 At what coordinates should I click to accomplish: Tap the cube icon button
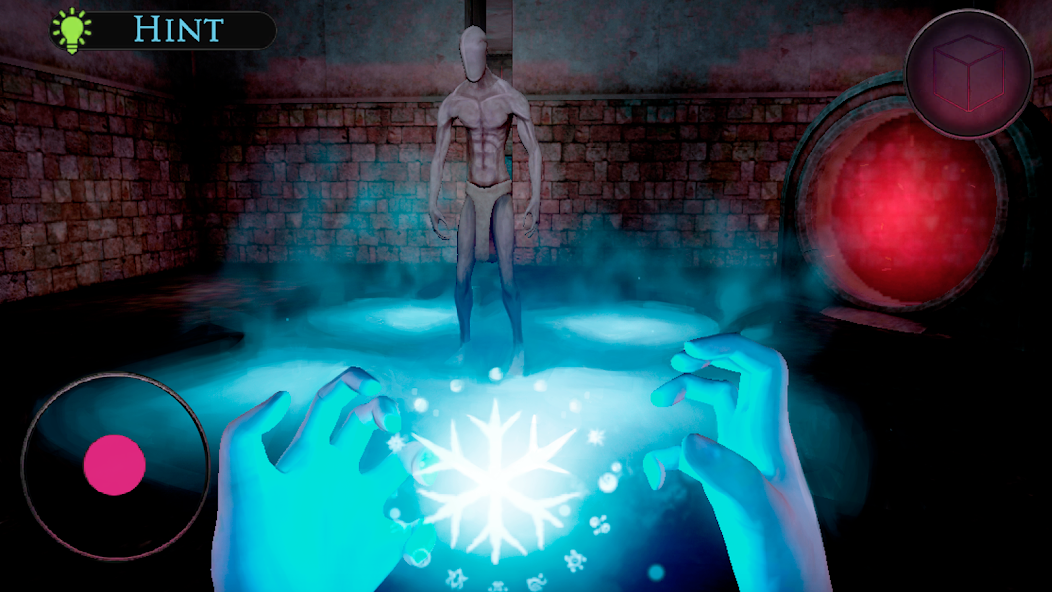(967, 74)
